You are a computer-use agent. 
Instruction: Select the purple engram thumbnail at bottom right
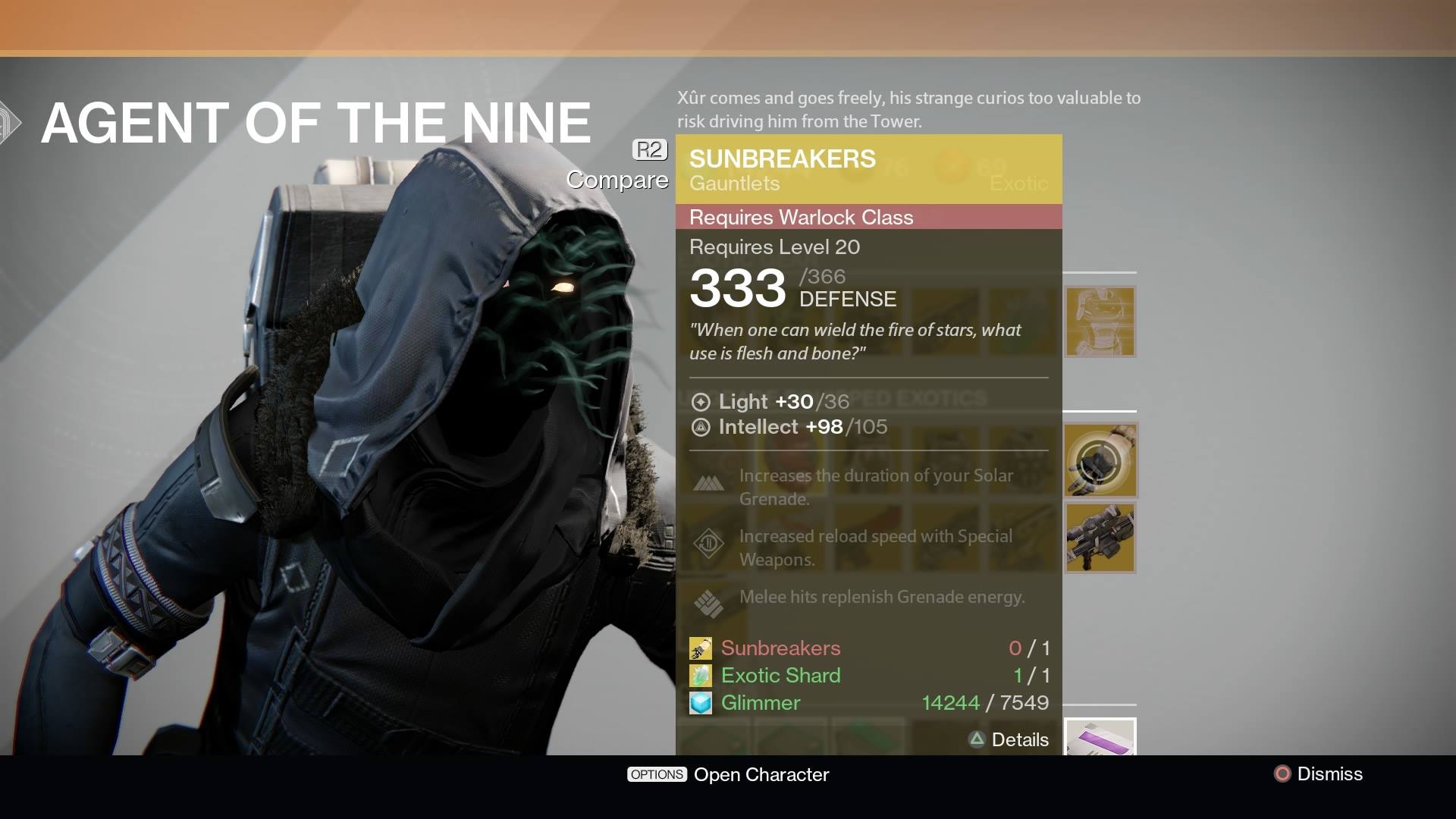(x=1099, y=738)
